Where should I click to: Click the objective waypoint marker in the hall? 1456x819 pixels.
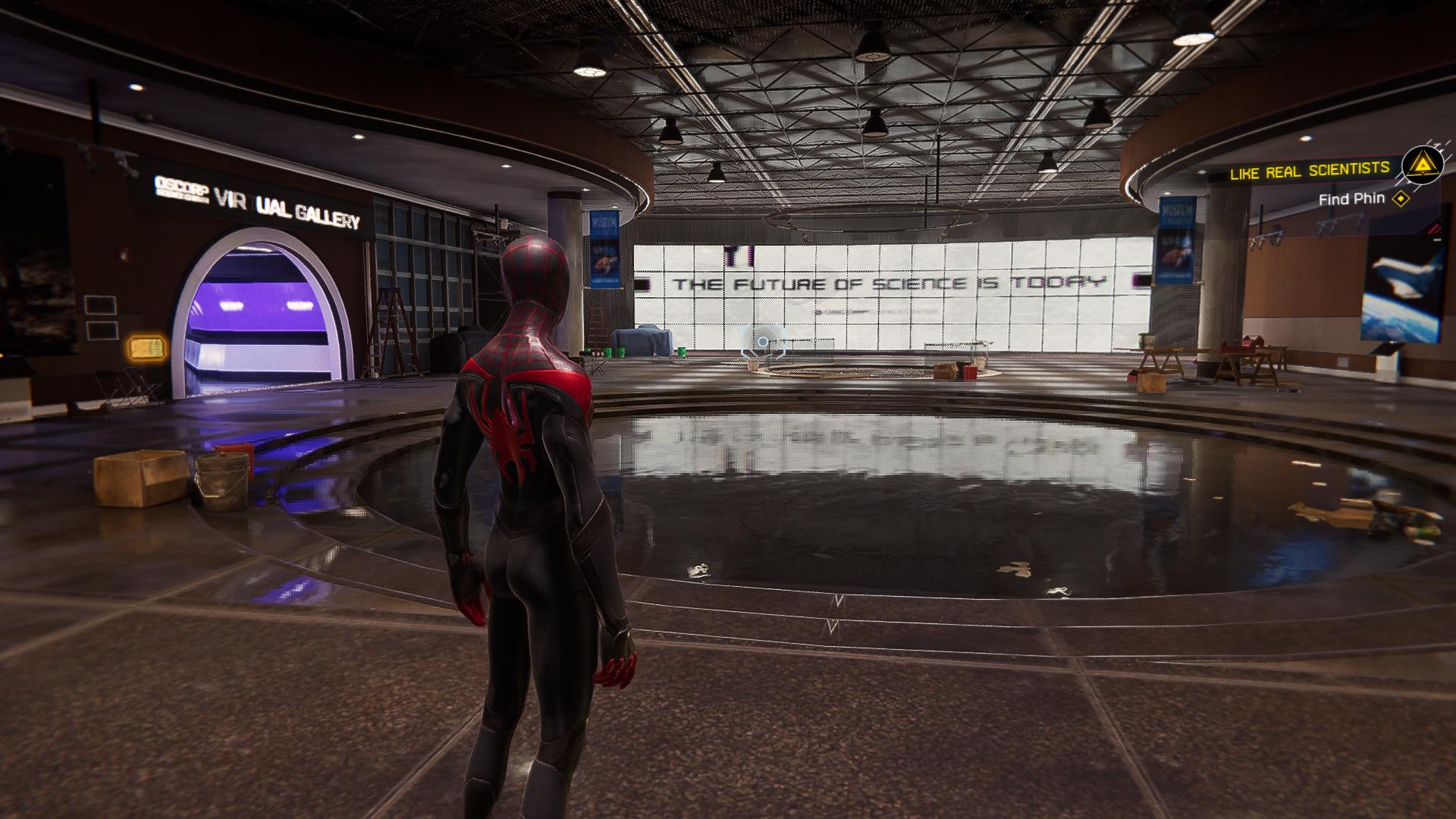[763, 342]
